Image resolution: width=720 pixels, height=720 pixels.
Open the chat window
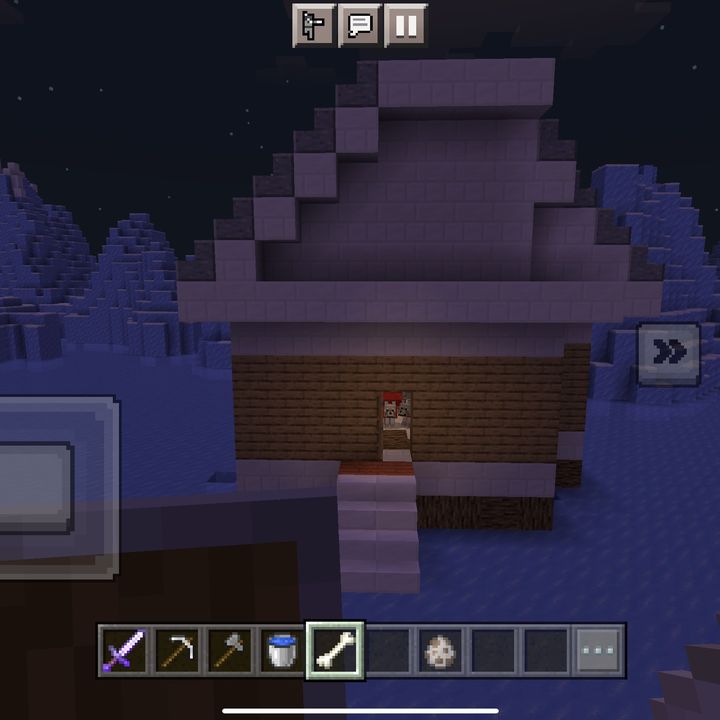click(x=358, y=26)
